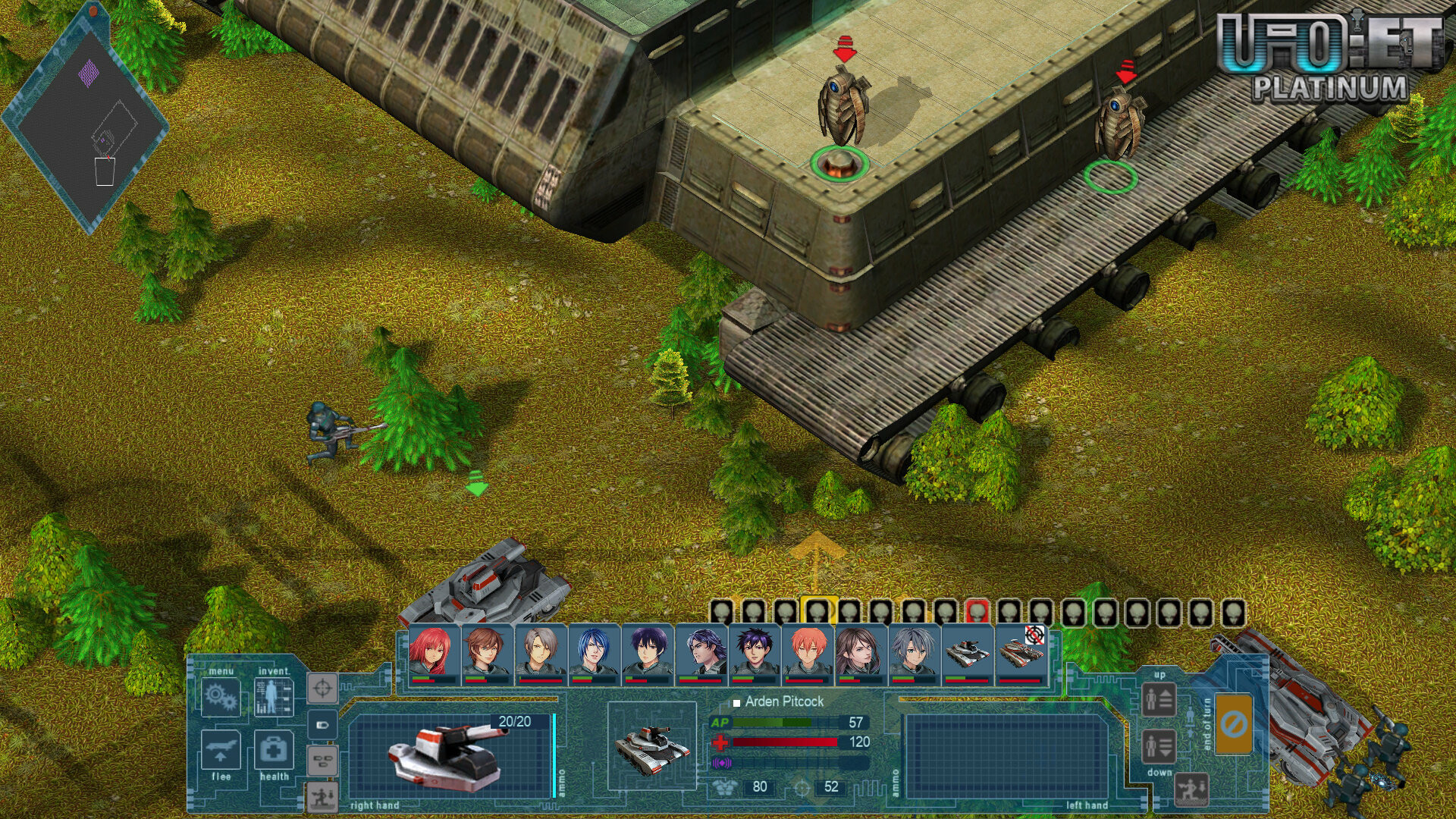Click the bullet reload icon
Viewport: 1456px width, 819px height.
tap(324, 724)
